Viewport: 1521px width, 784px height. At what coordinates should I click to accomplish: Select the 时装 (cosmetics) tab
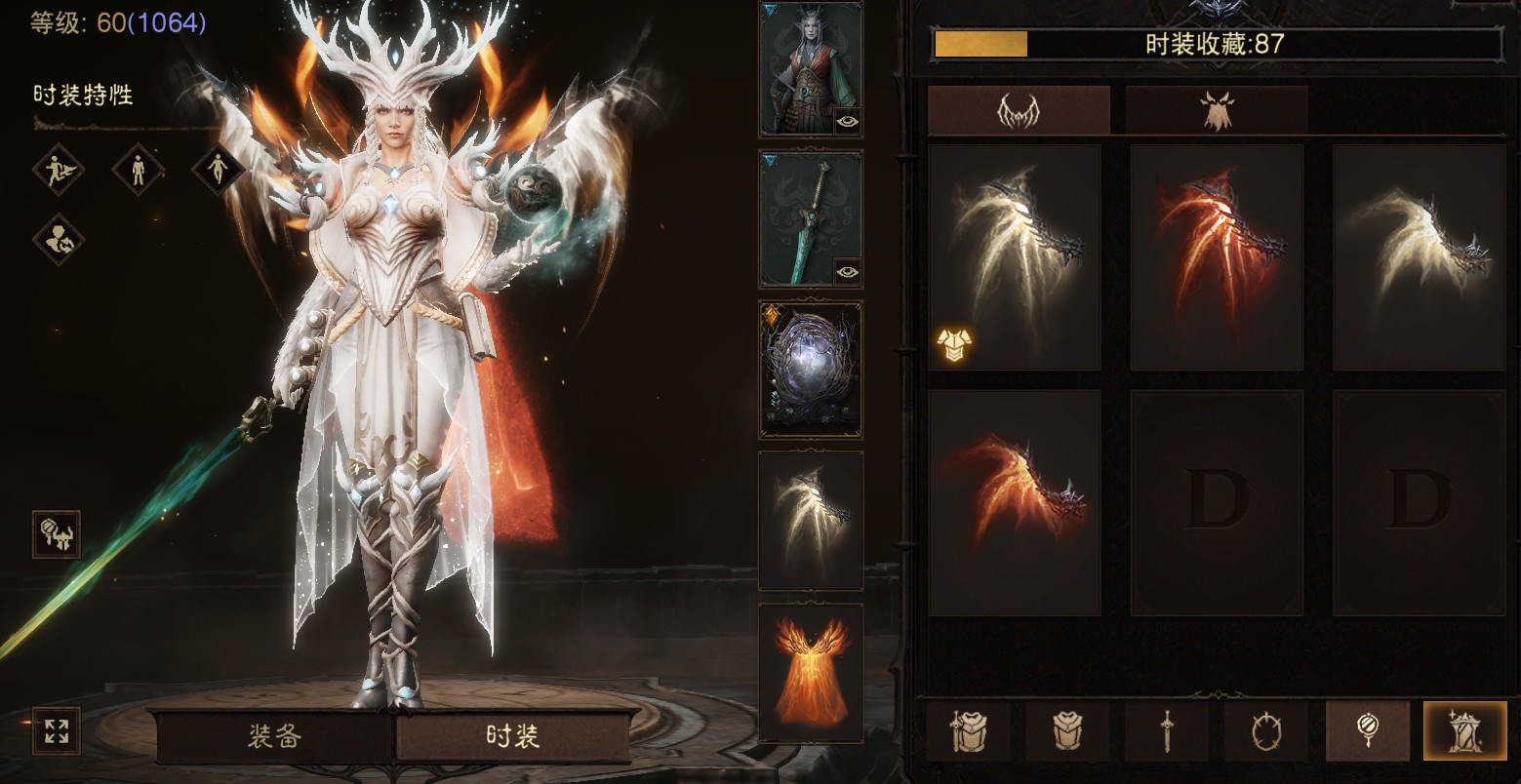(512, 735)
